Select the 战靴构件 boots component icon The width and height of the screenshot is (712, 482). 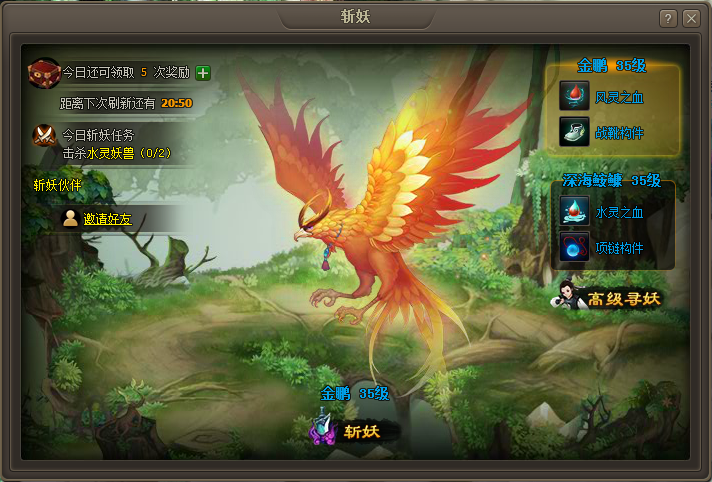coord(574,132)
